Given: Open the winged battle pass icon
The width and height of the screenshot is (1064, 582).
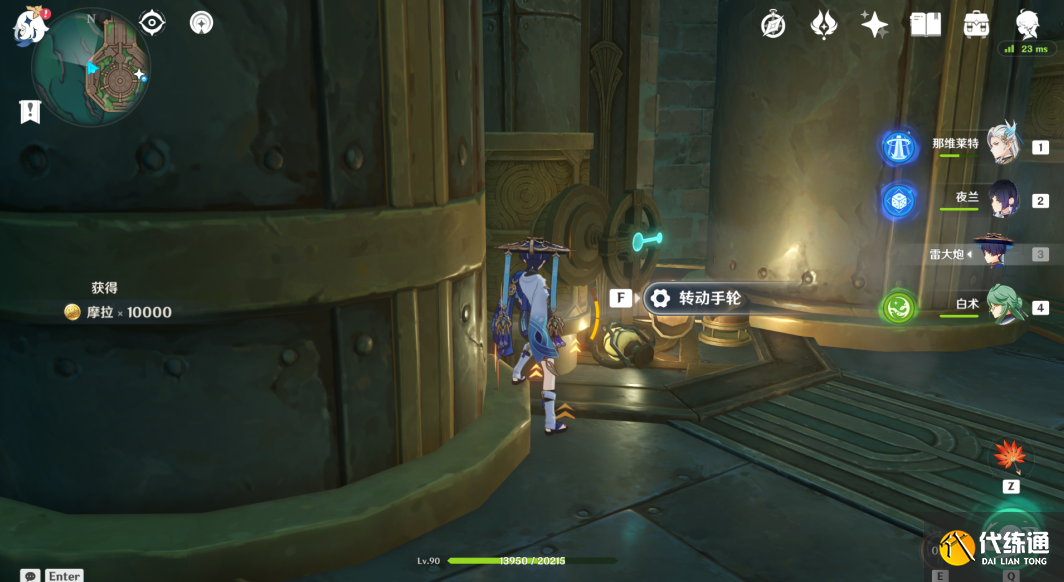Looking at the screenshot, I should (824, 25).
